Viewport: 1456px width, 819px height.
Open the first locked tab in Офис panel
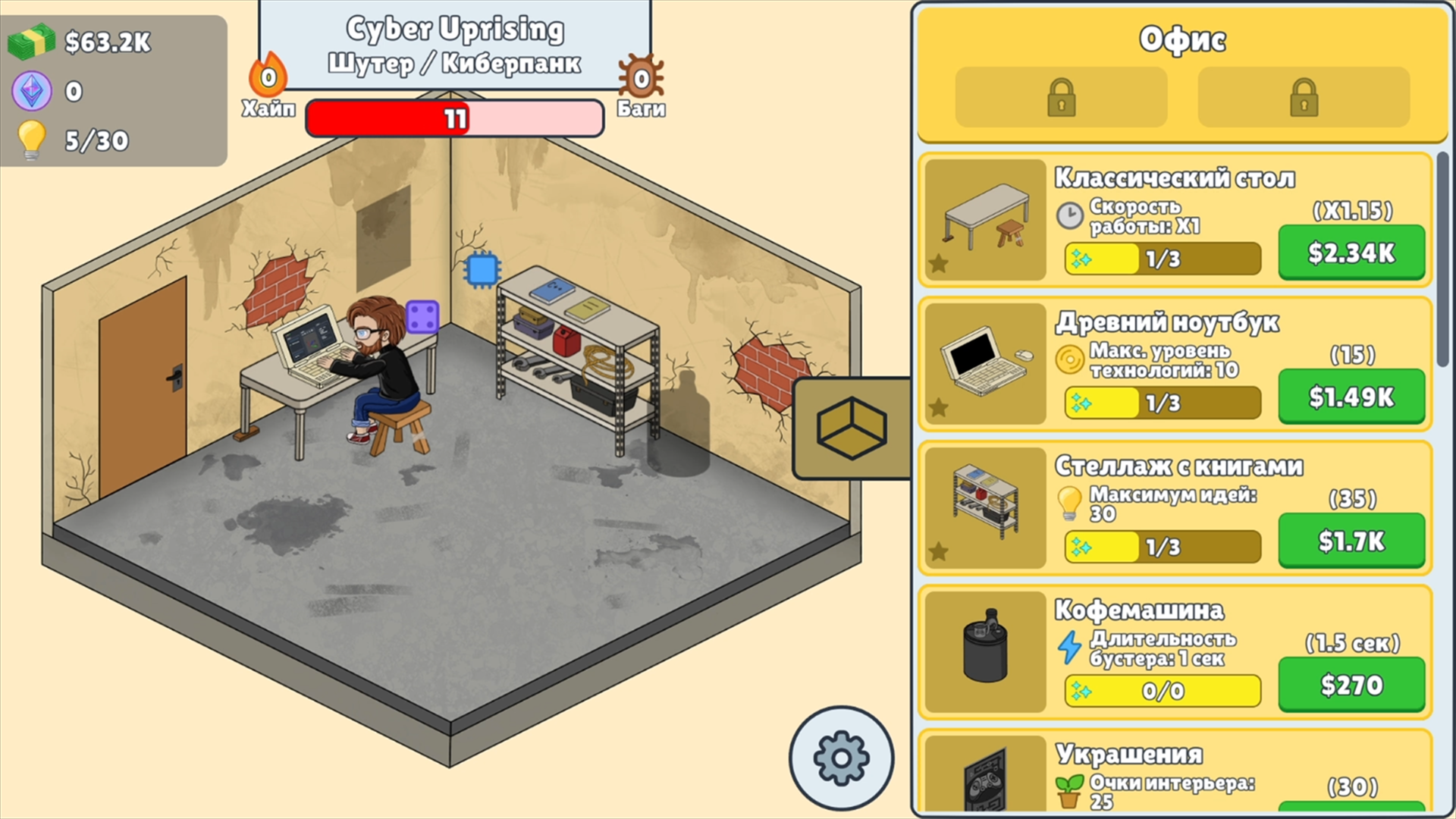click(x=1060, y=97)
